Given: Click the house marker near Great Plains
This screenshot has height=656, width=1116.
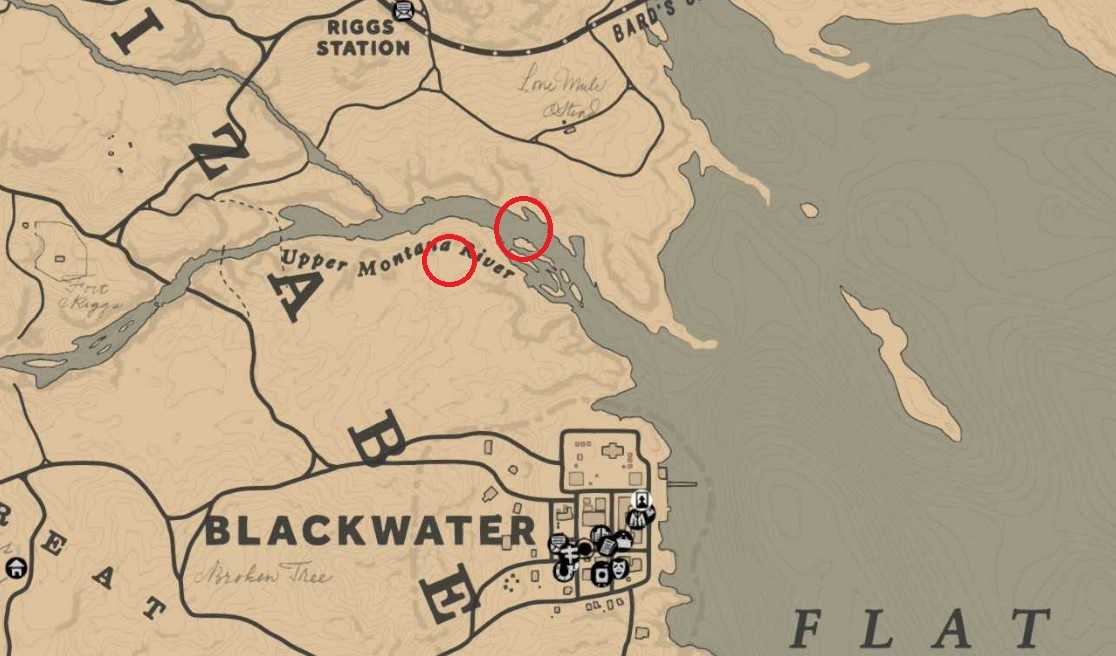Looking at the screenshot, I should [x=15, y=567].
